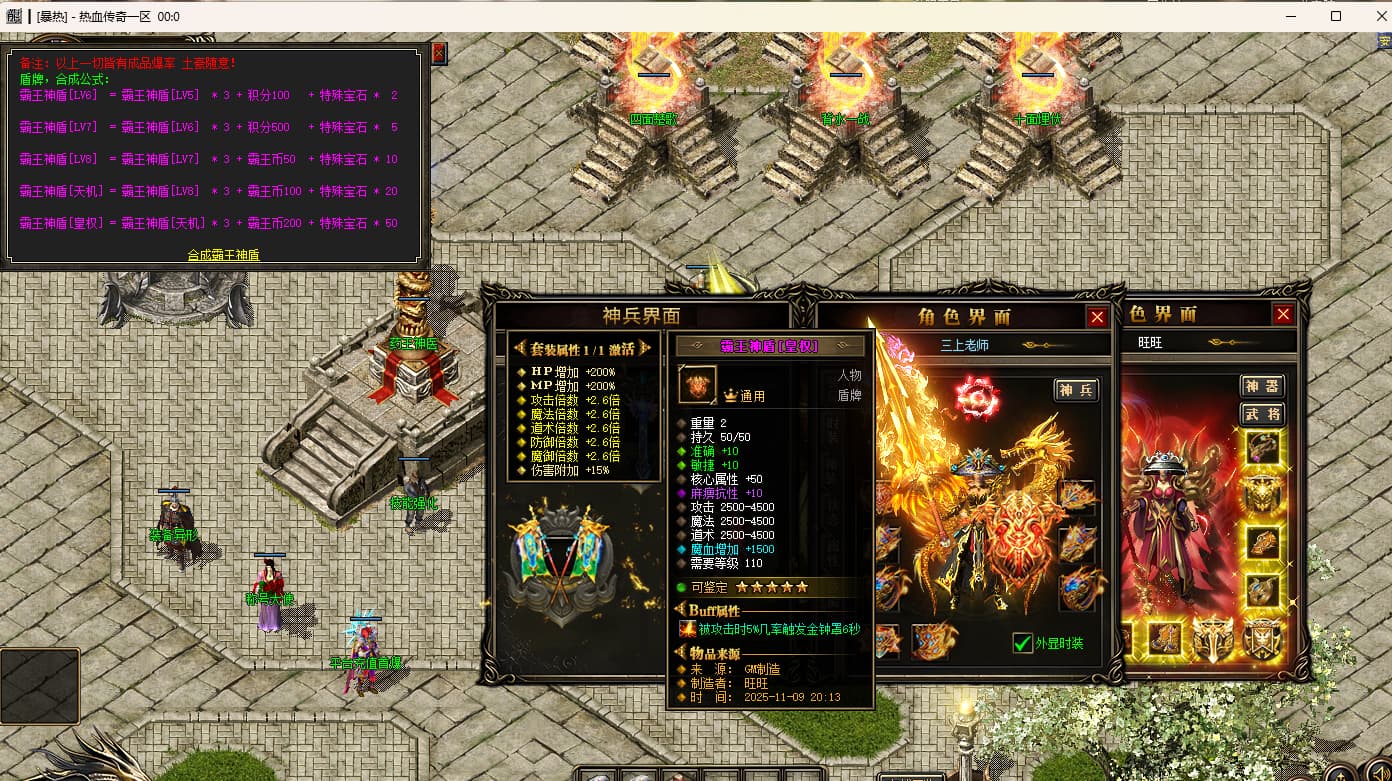Image resolution: width=1392 pixels, height=781 pixels.
Task: Click the 合成霸王神盾 synthesis link
Action: (223, 255)
